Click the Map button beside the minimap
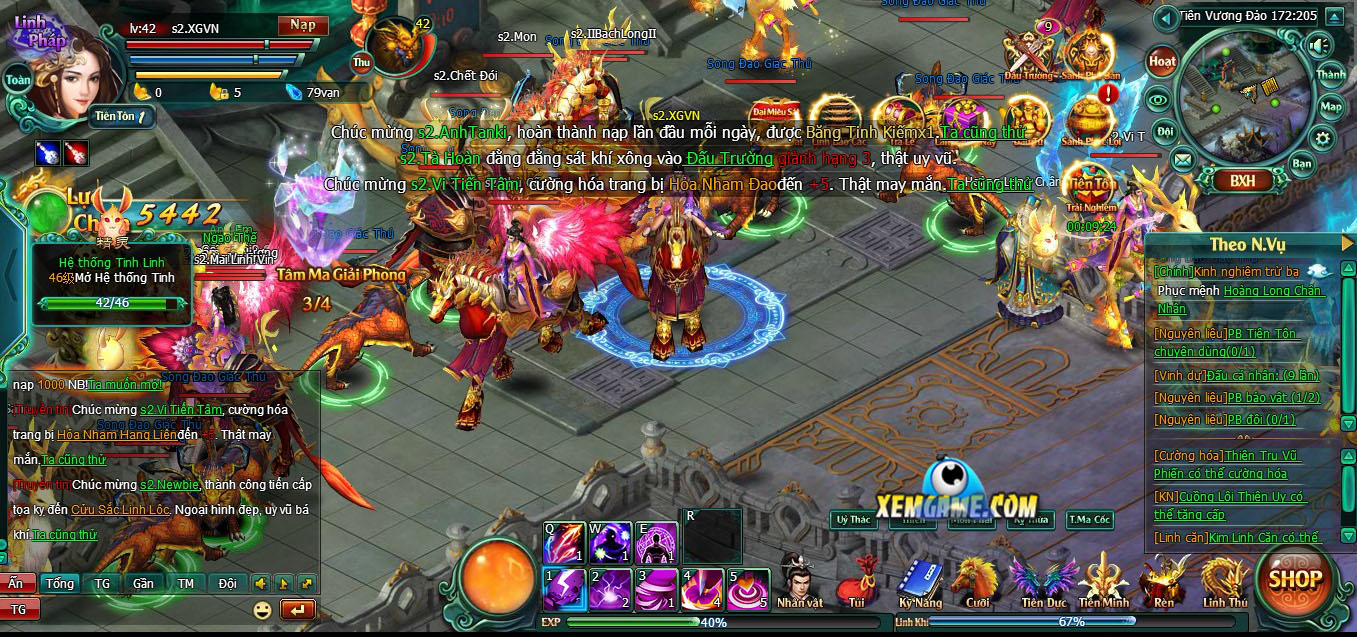Screen dimensions: 1357x637 (1331, 107)
